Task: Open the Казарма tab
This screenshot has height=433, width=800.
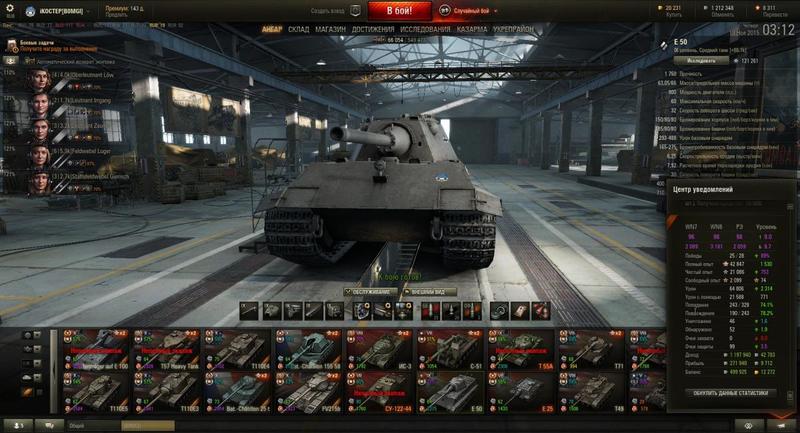Action: coord(472,29)
